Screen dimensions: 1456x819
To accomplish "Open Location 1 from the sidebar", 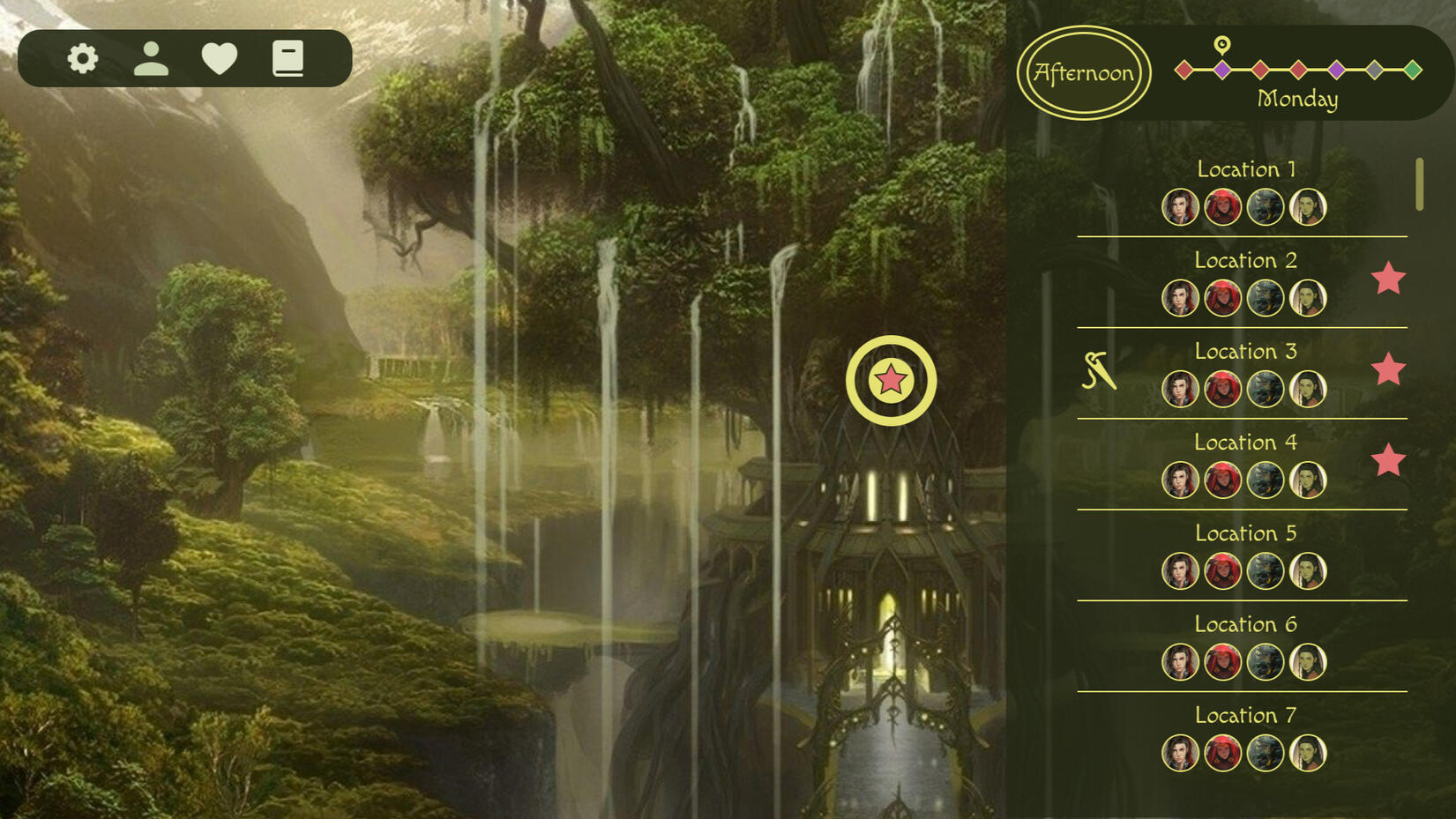I will (x=1245, y=169).
